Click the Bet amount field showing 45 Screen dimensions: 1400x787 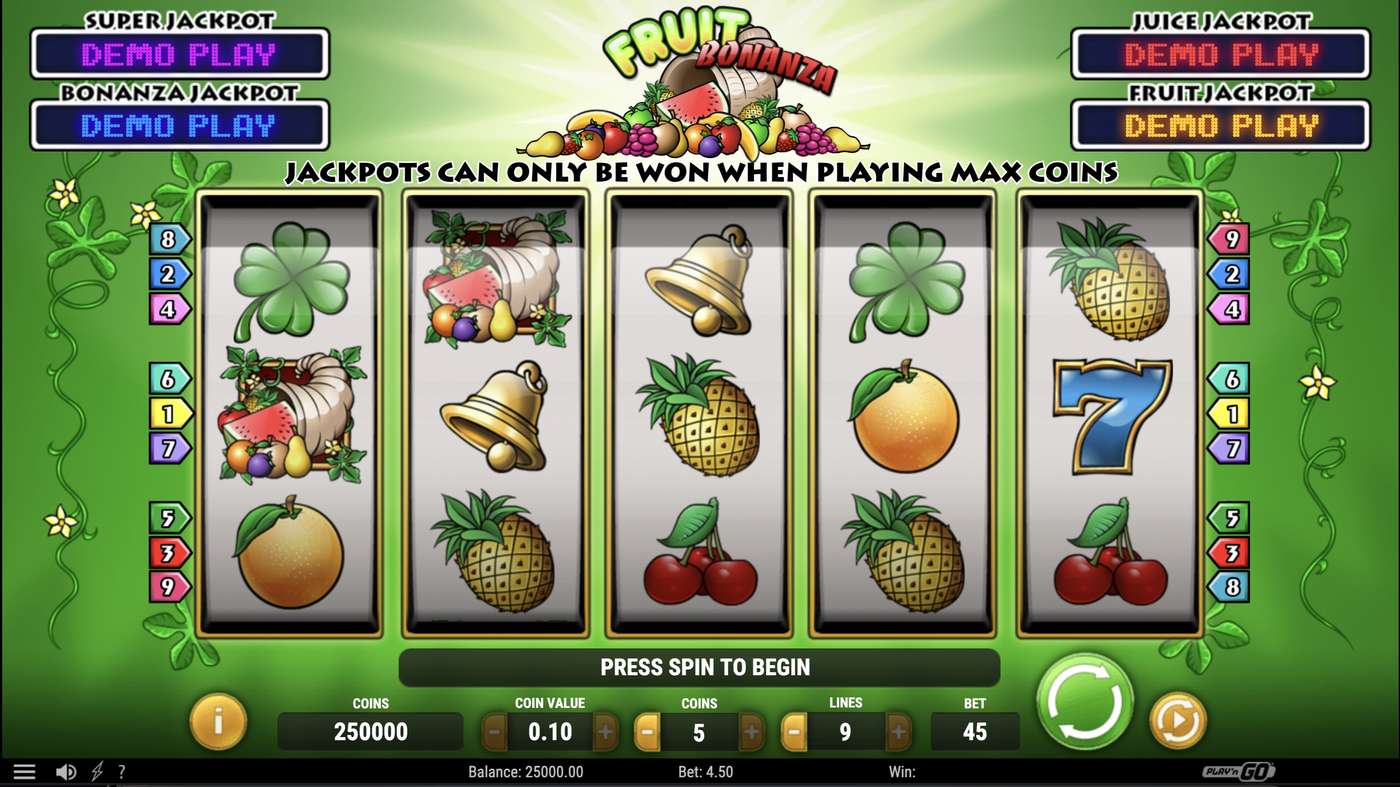[x=974, y=731]
